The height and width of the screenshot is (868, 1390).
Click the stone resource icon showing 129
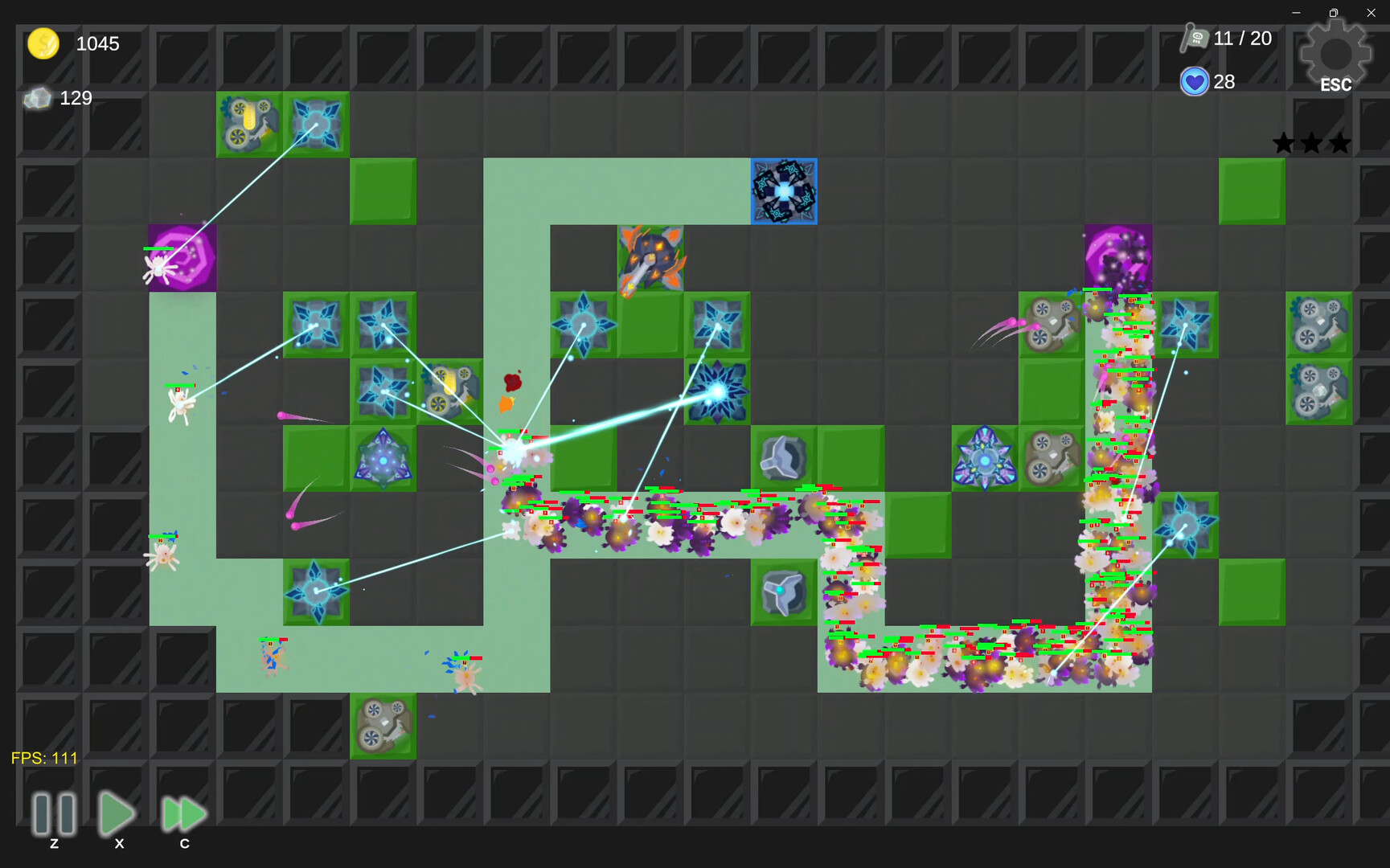37,98
